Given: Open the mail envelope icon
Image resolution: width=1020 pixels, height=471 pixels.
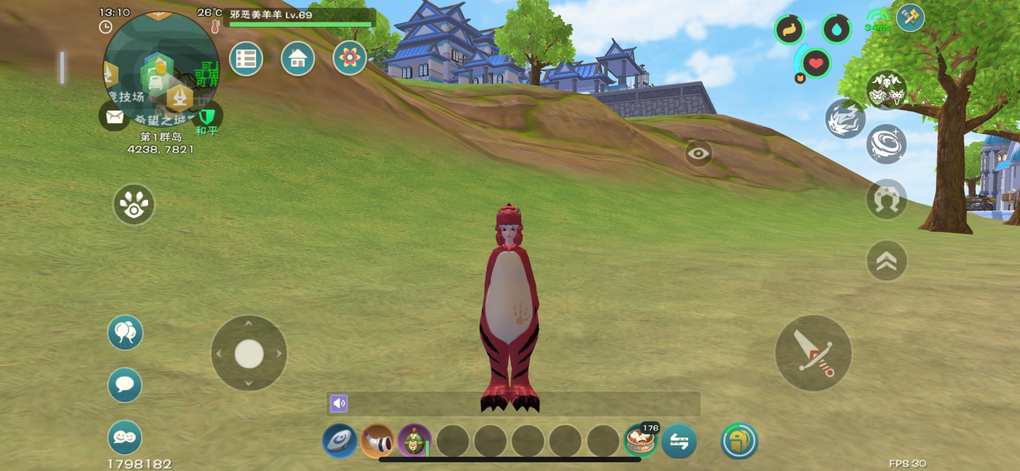Looking at the screenshot, I should [114, 116].
